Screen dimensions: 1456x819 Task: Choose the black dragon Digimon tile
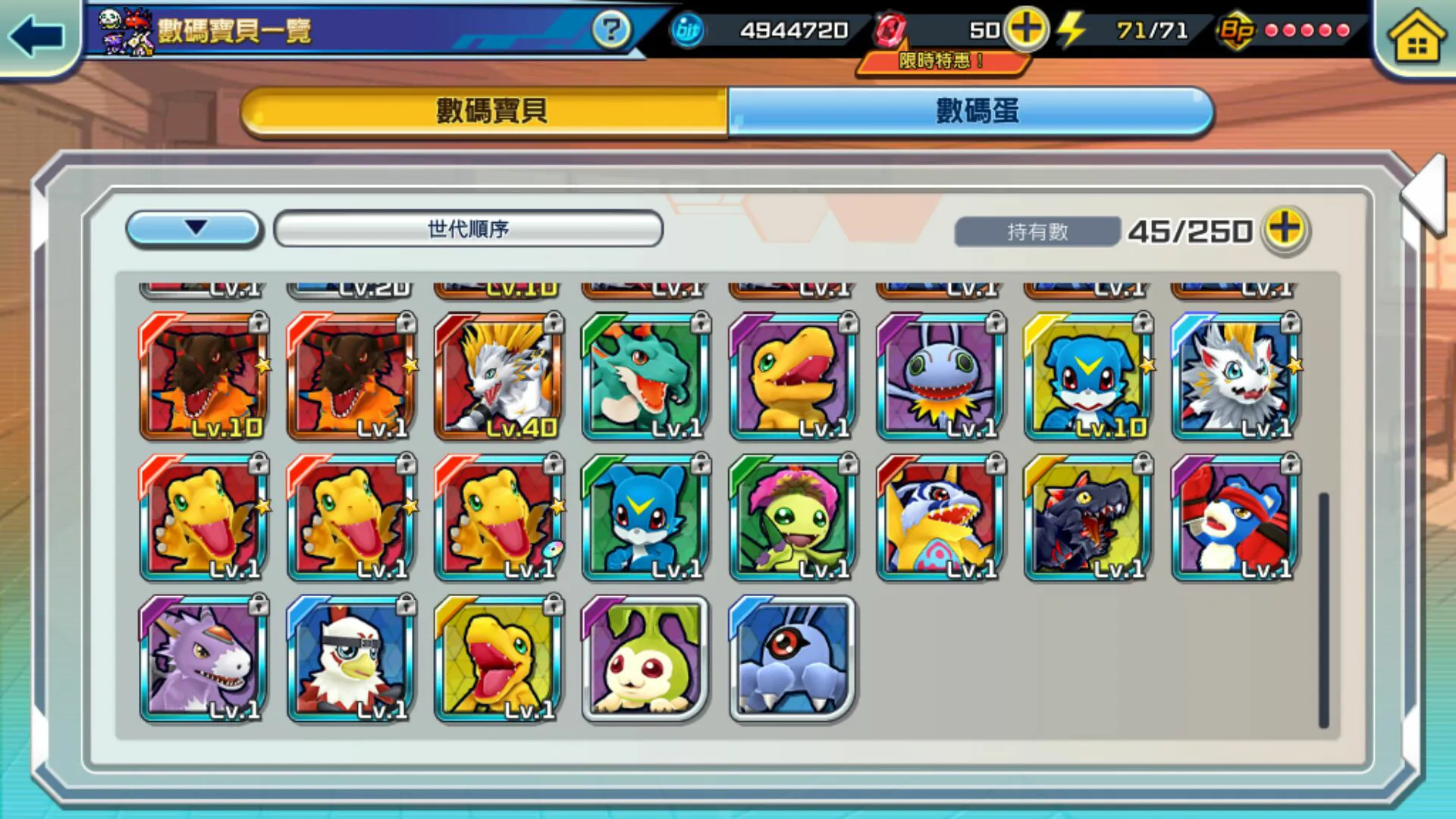pyautogui.click(x=1088, y=517)
